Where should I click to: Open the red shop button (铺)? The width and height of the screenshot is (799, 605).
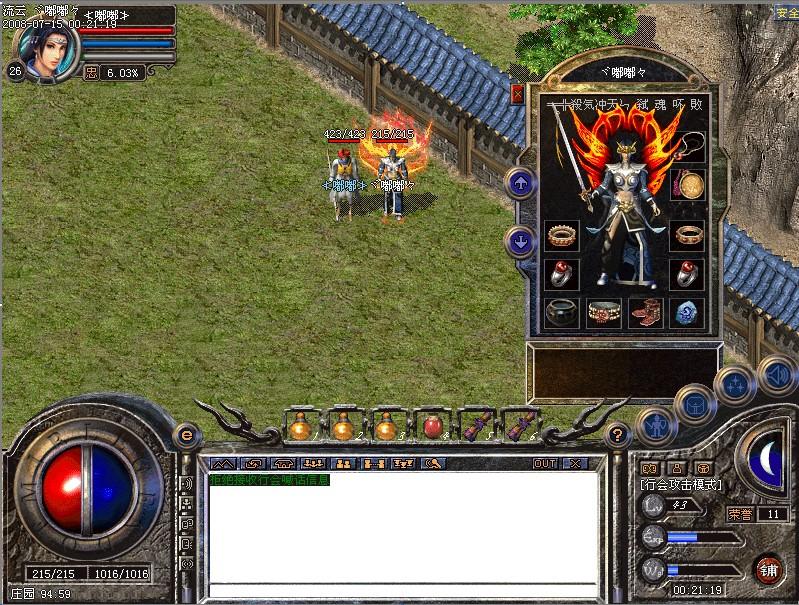(x=769, y=571)
